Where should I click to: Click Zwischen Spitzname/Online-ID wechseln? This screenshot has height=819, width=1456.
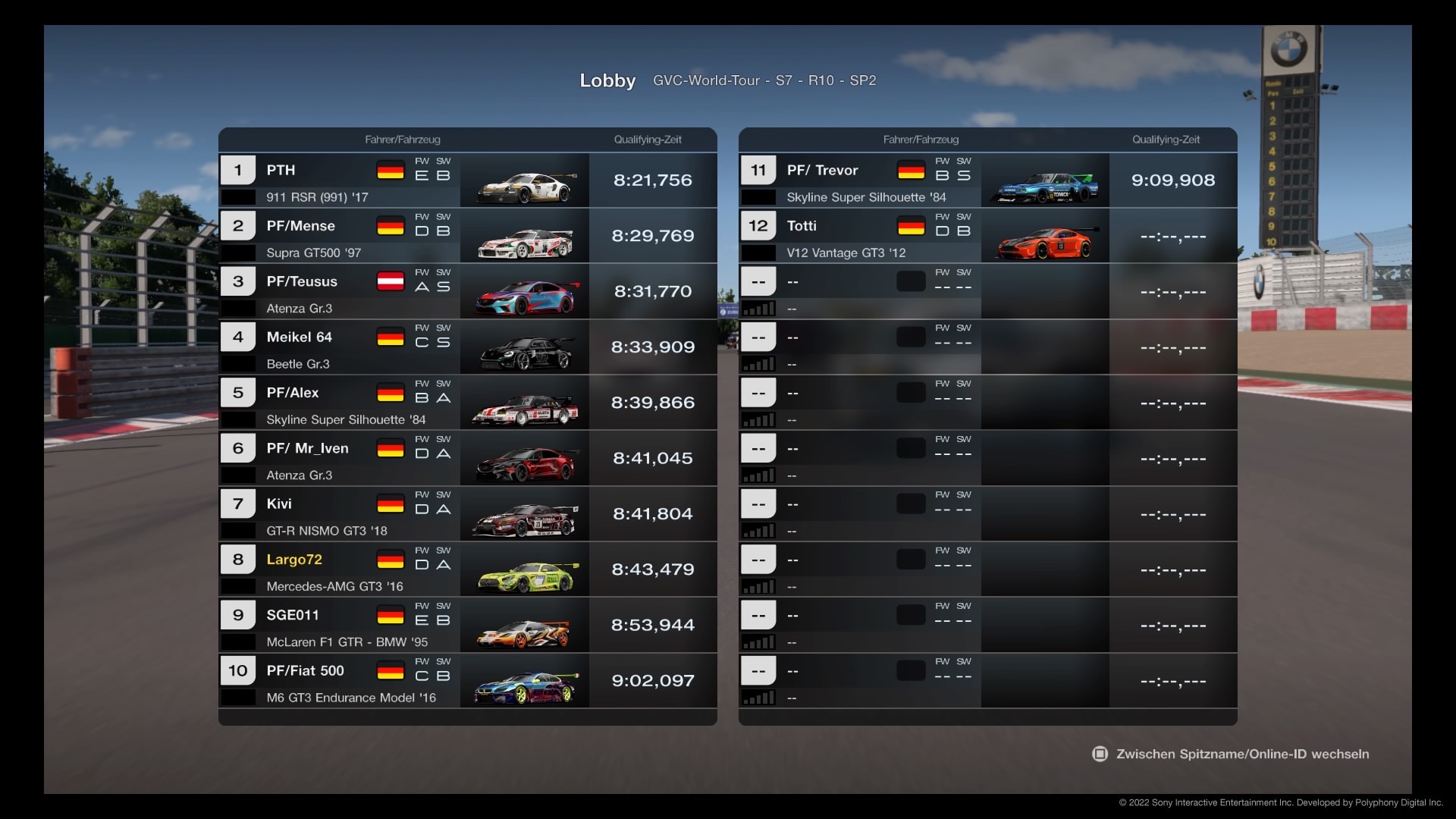point(1241,754)
